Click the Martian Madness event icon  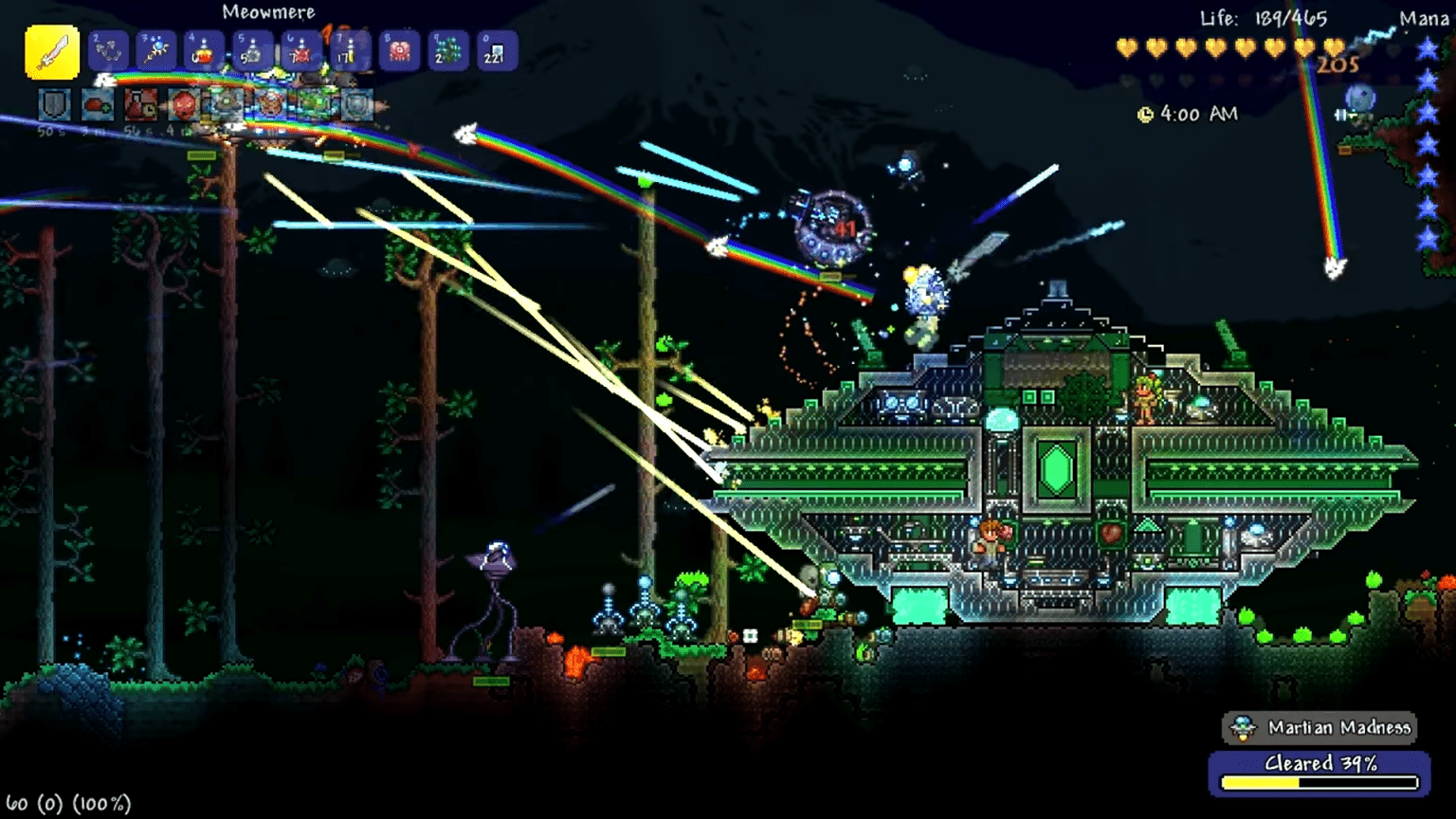(1243, 727)
